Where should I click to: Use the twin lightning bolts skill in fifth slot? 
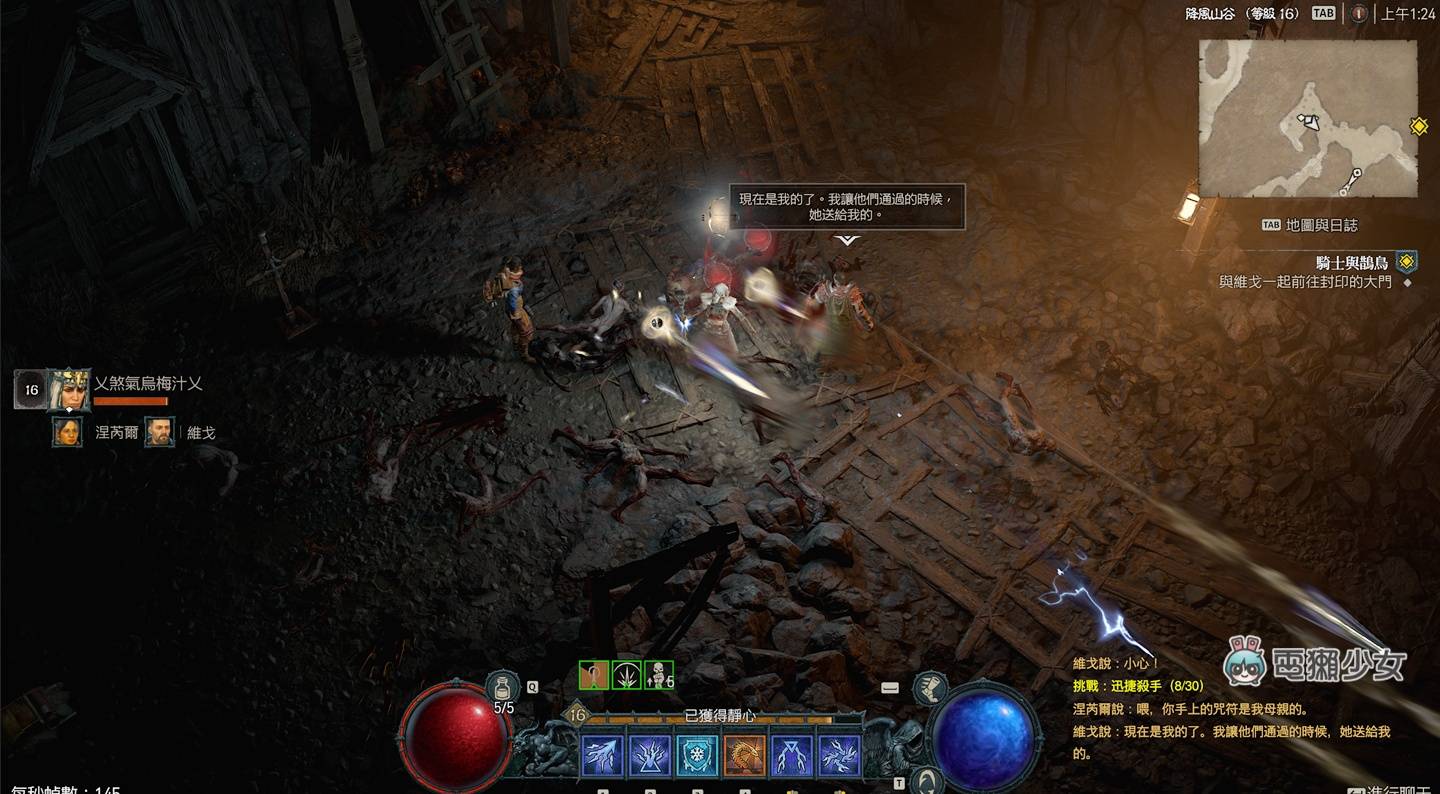[792, 756]
